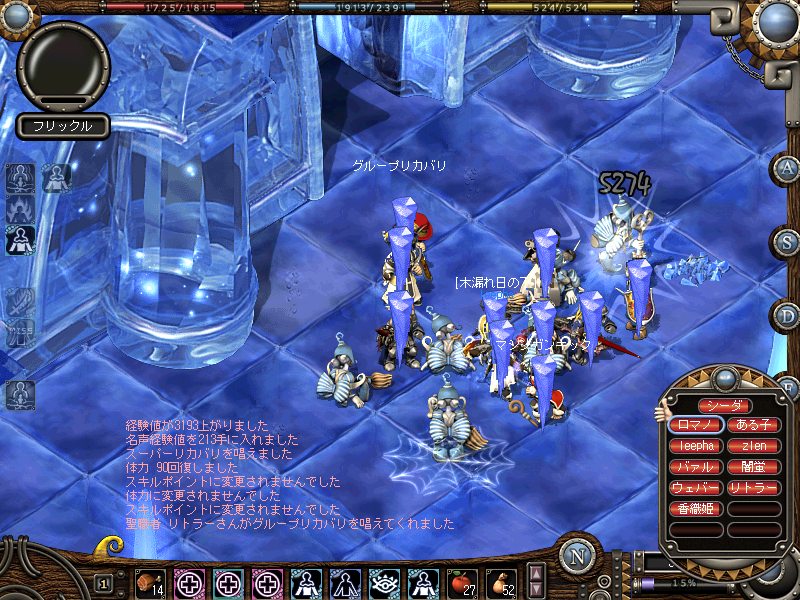Click the round S shortcut button
The width and height of the screenshot is (800, 600).
click(x=786, y=242)
